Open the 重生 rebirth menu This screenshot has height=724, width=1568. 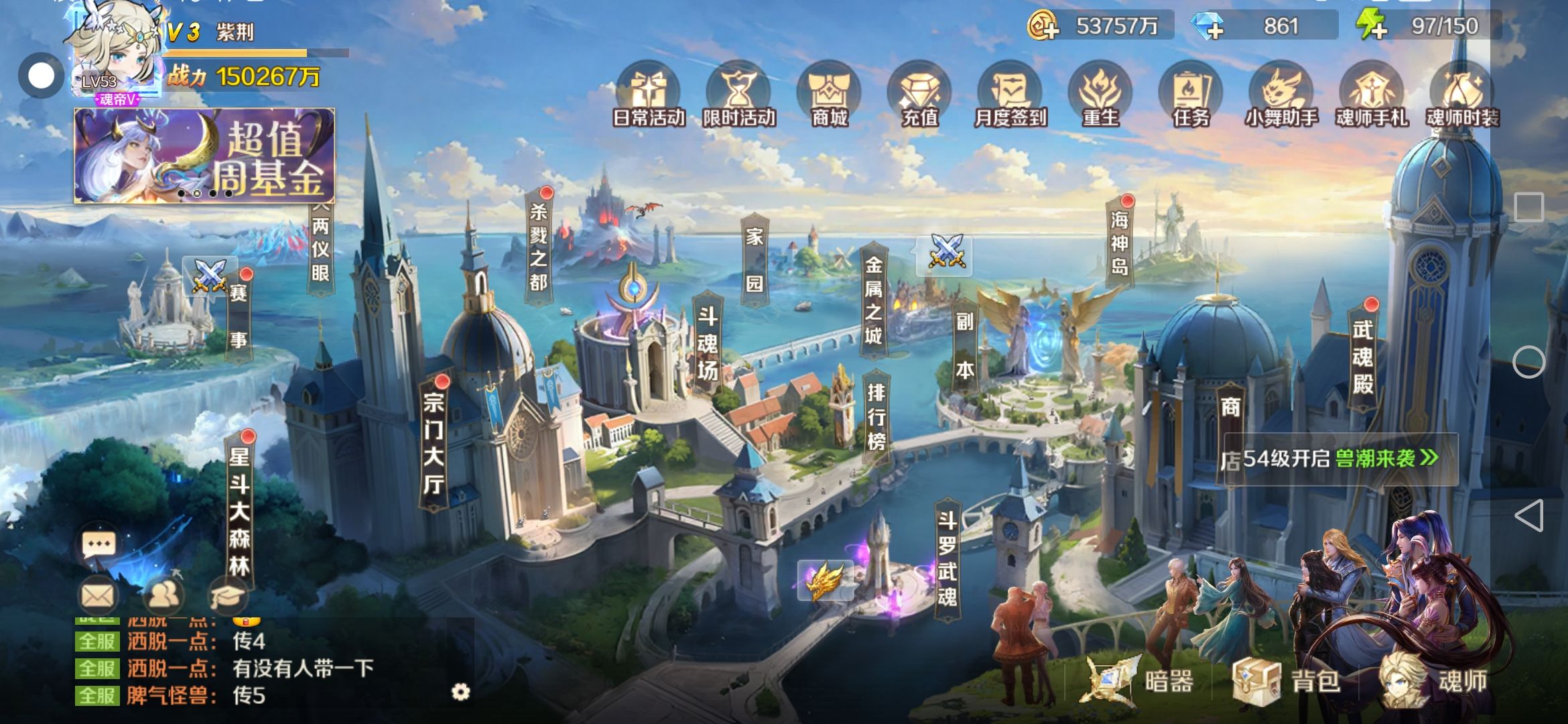click(x=1100, y=97)
